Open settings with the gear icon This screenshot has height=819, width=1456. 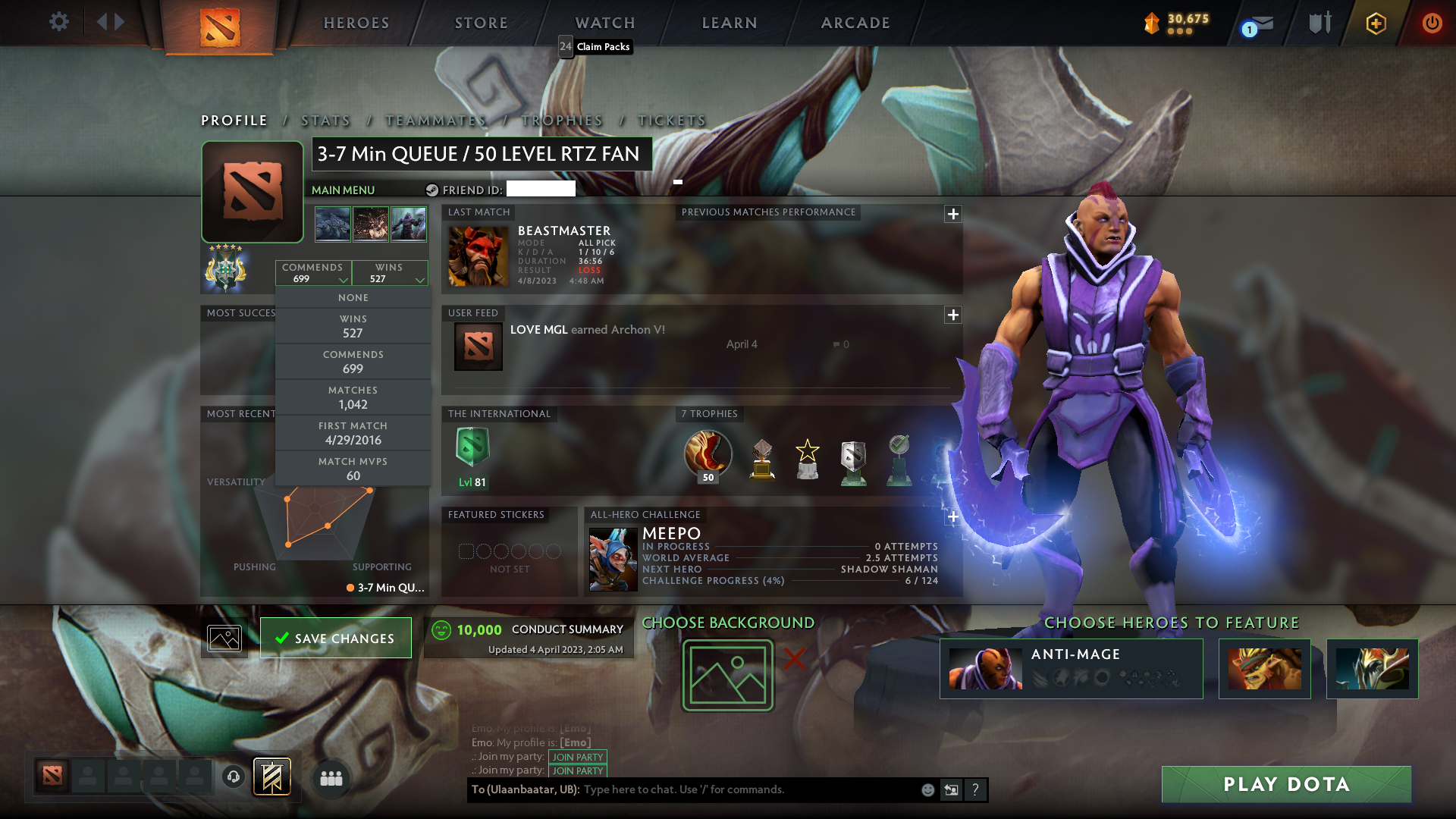point(59,22)
